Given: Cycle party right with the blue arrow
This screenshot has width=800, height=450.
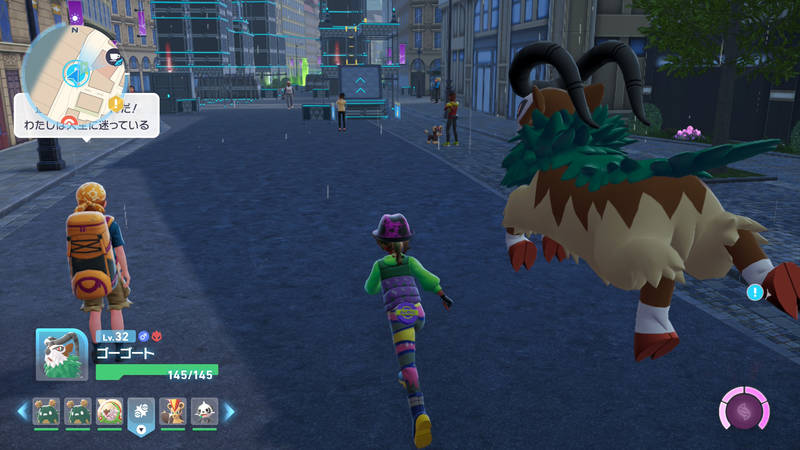Looking at the screenshot, I should coord(229,411).
